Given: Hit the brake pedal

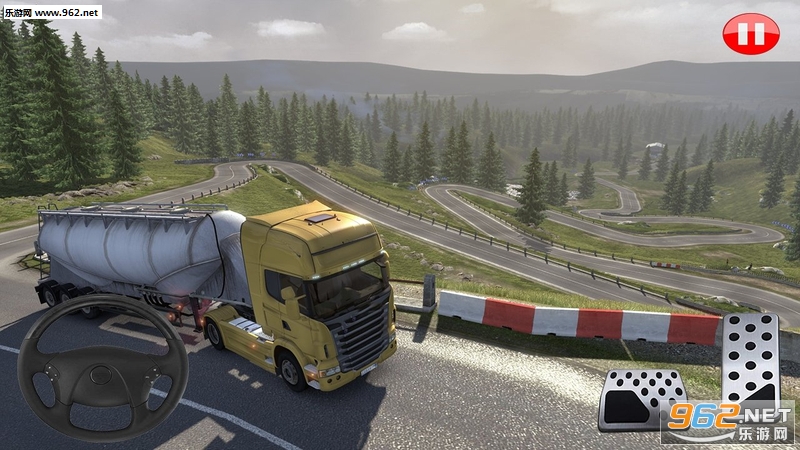Looking at the screenshot, I should (641, 397).
